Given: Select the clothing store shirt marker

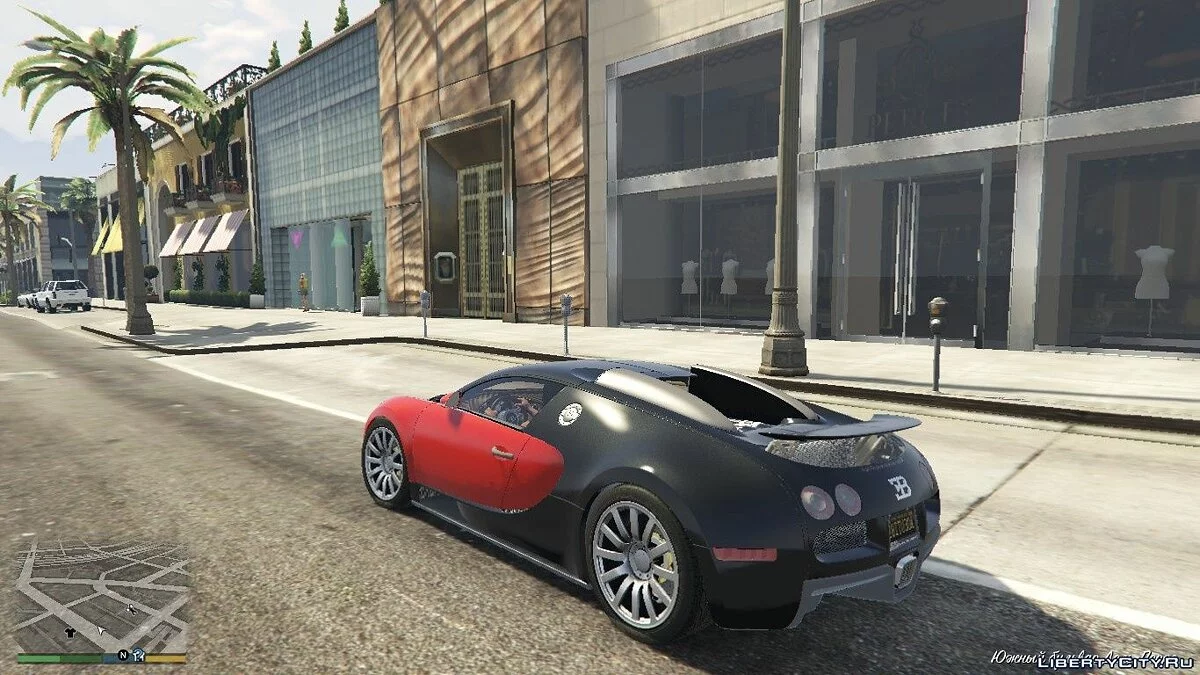Looking at the screenshot, I should [69, 632].
